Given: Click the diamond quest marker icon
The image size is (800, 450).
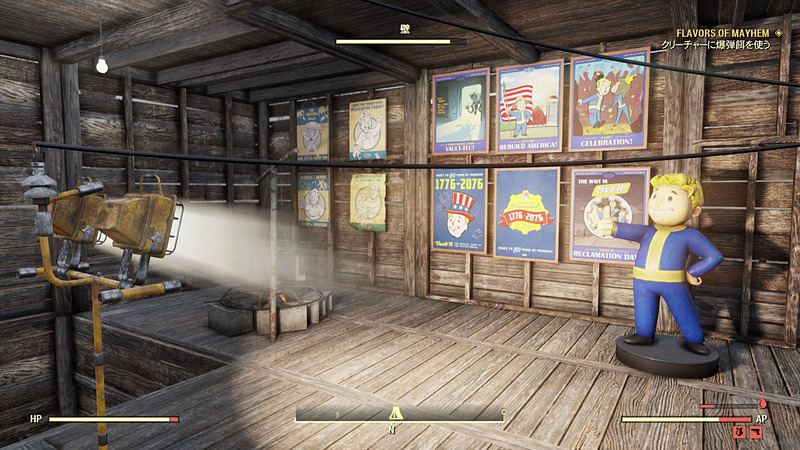Looking at the screenshot, I should pos(776,33).
